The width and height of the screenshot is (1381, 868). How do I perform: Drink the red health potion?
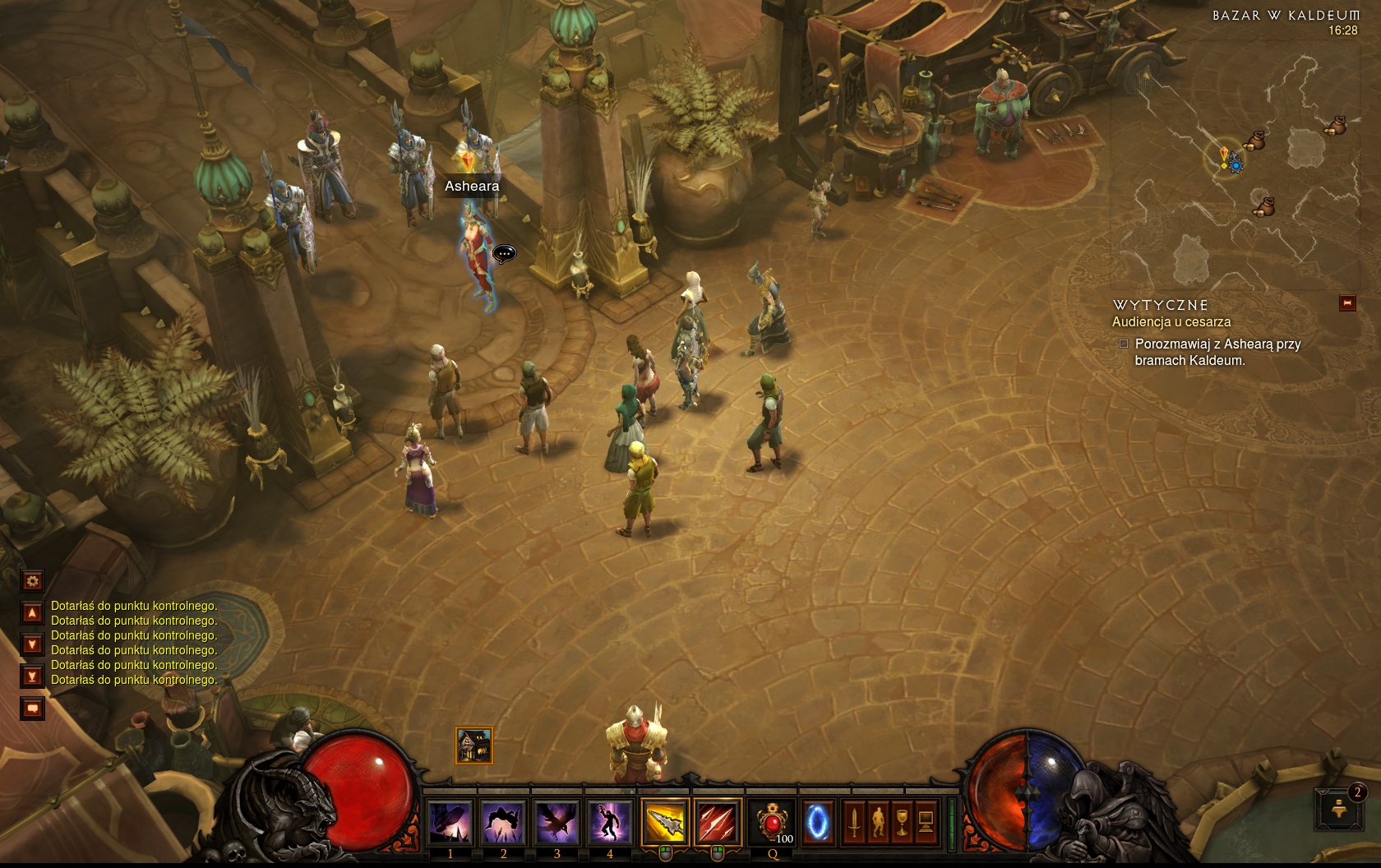(x=772, y=821)
